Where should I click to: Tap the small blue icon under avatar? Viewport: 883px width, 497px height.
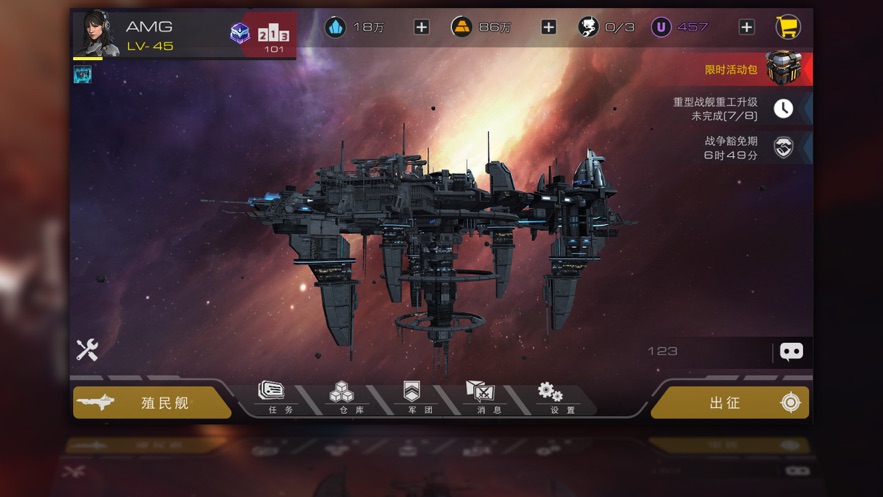click(x=83, y=74)
